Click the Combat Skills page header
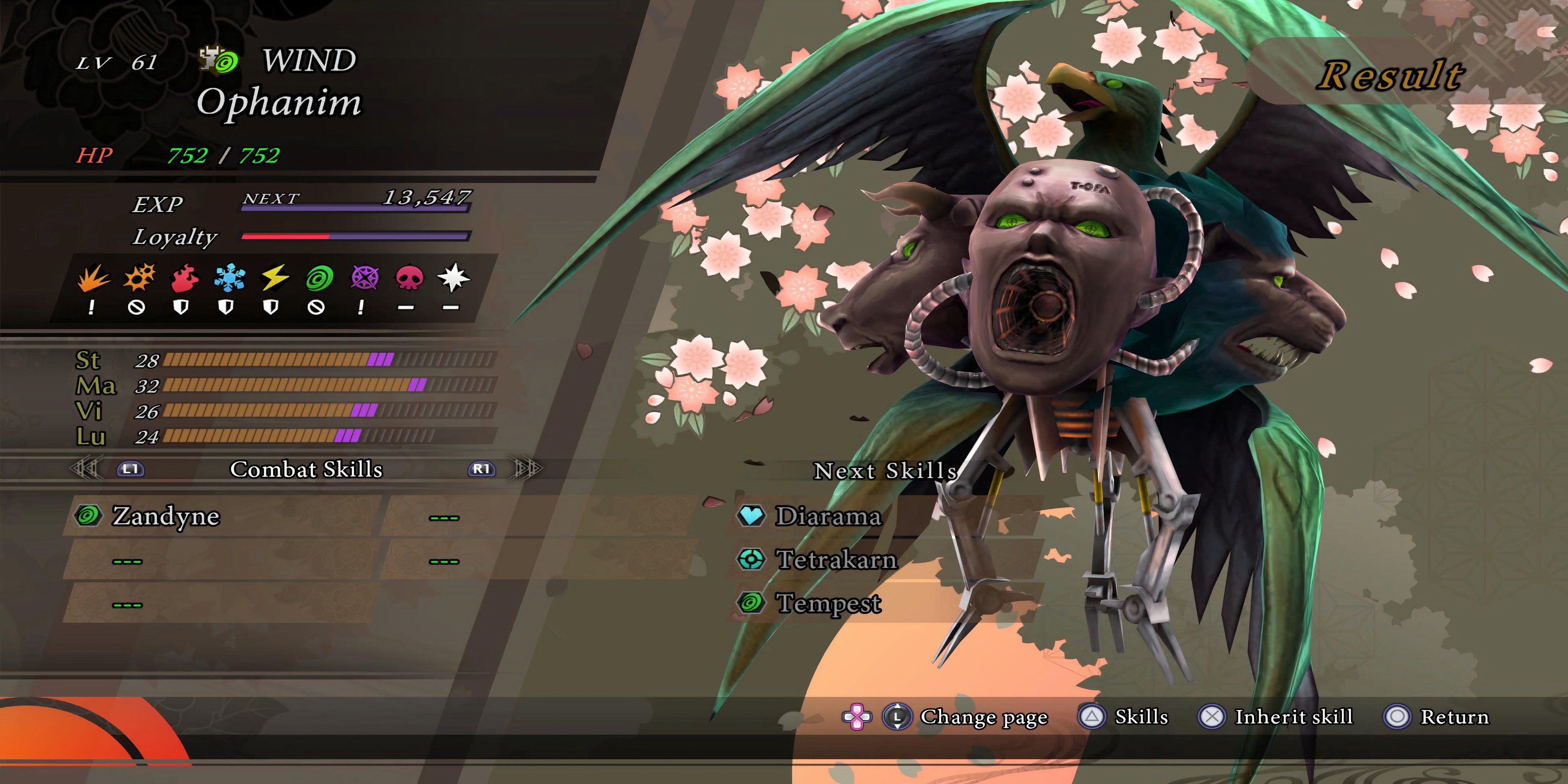This screenshot has height=784, width=1568. (x=306, y=469)
